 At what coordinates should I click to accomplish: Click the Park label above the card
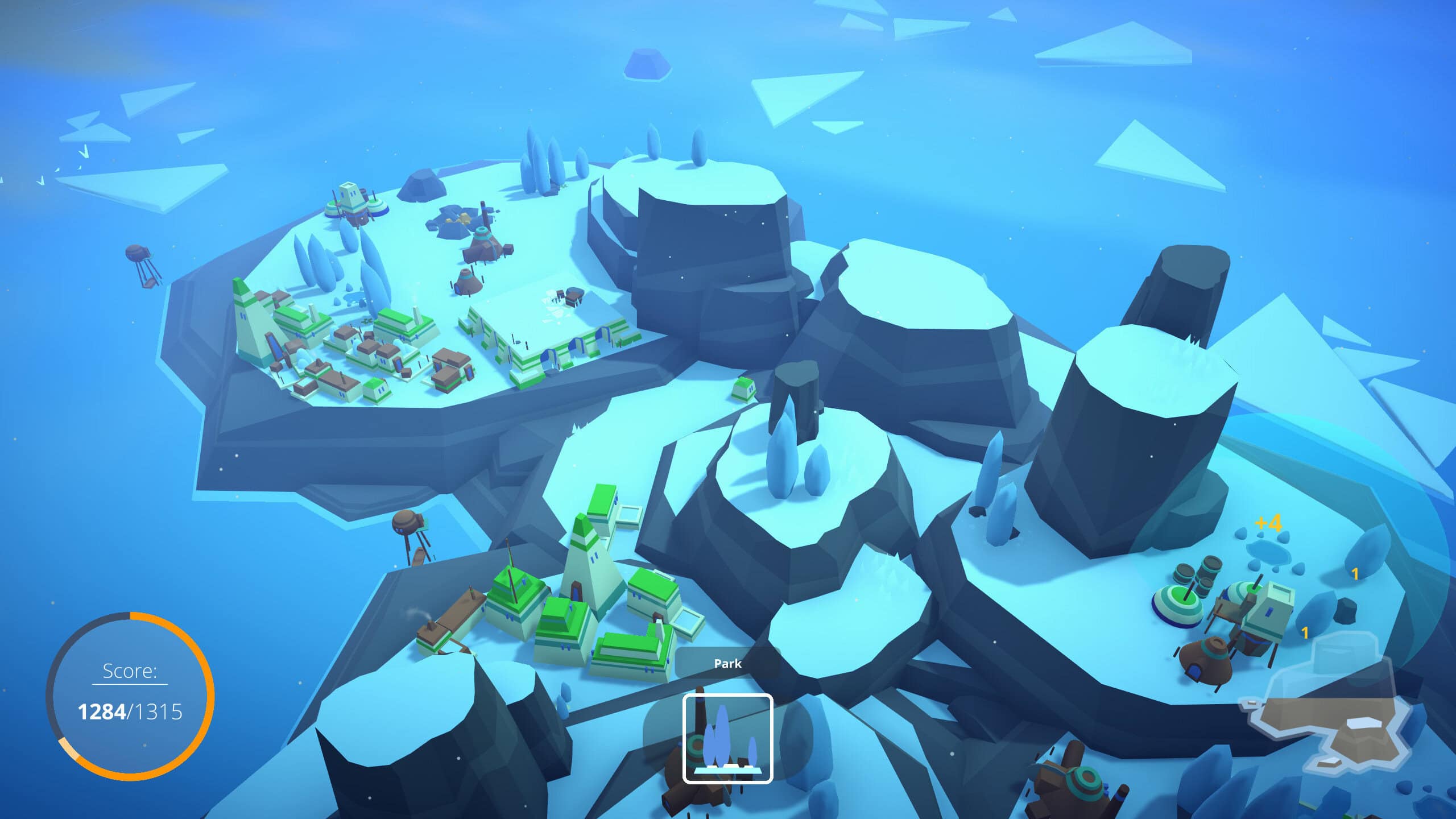coord(728,663)
